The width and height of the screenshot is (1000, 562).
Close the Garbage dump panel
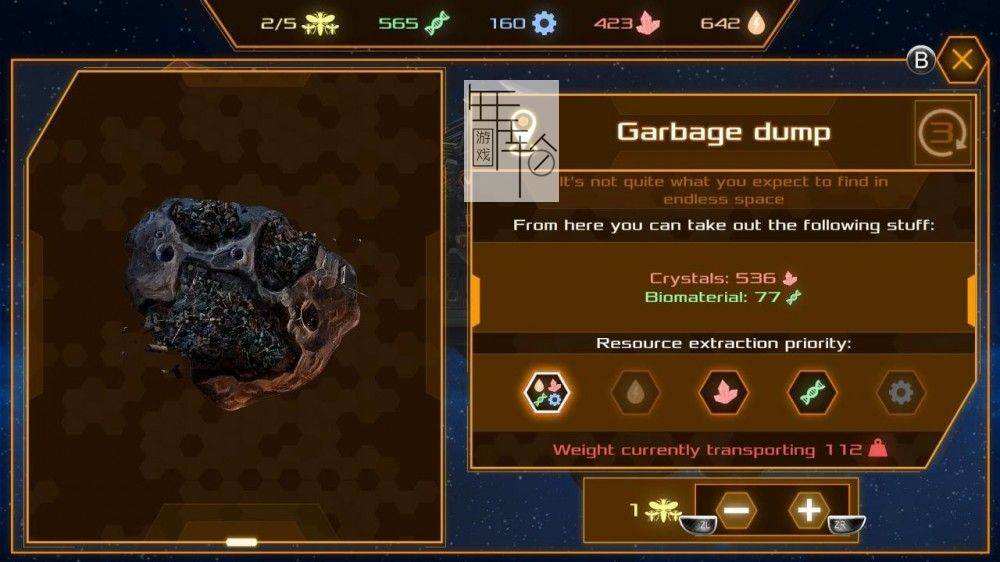click(962, 61)
